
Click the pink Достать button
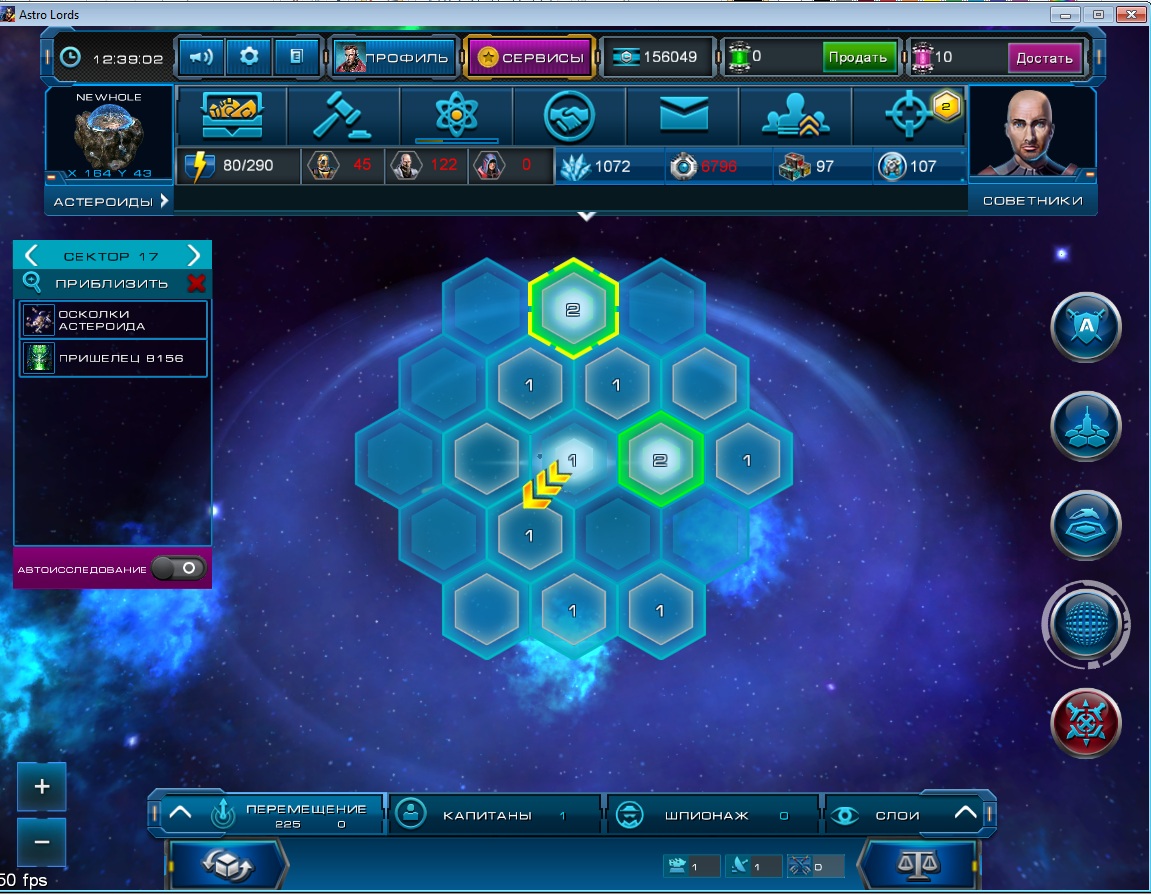[1044, 57]
